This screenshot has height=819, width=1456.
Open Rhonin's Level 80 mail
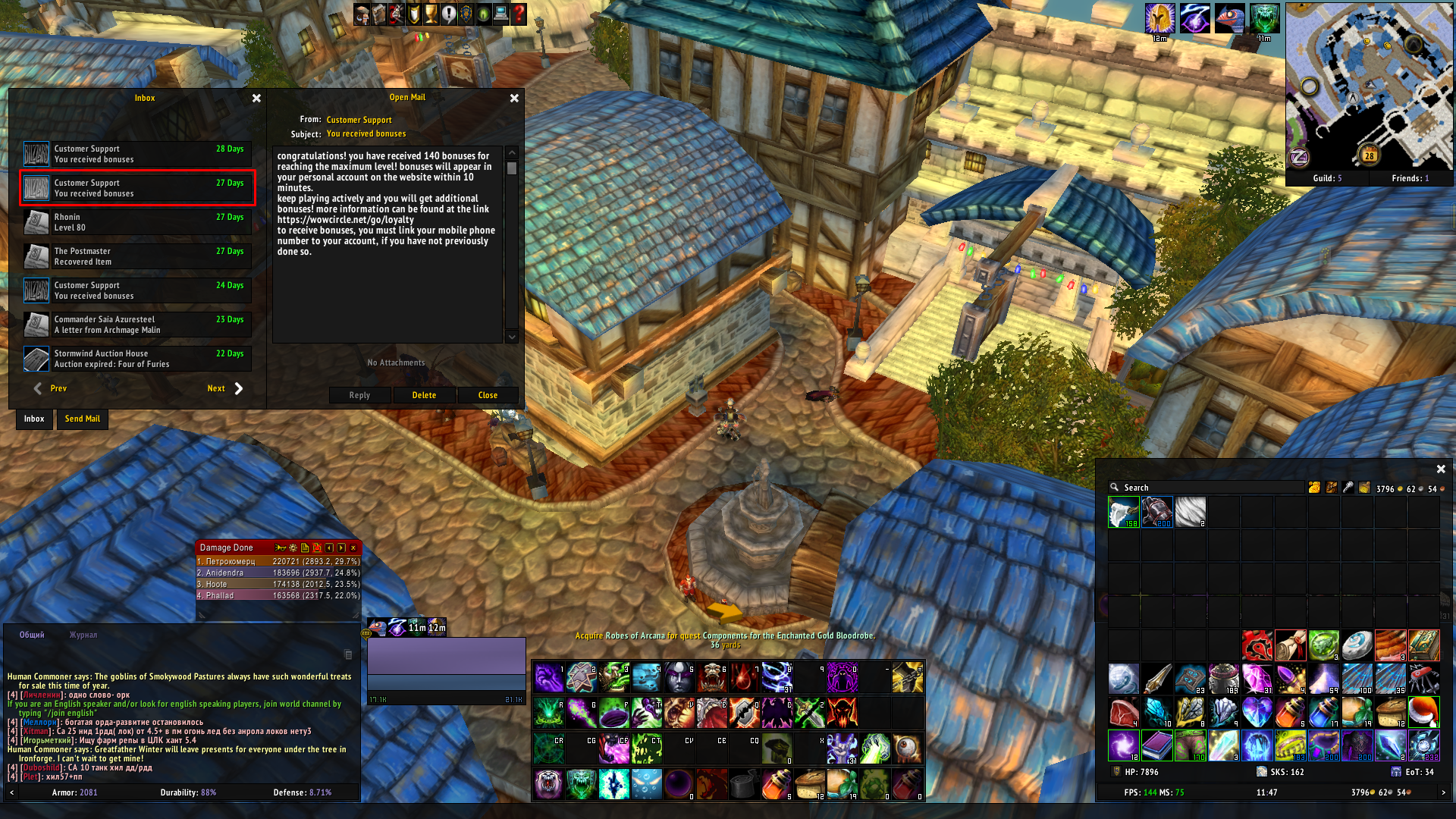point(137,222)
